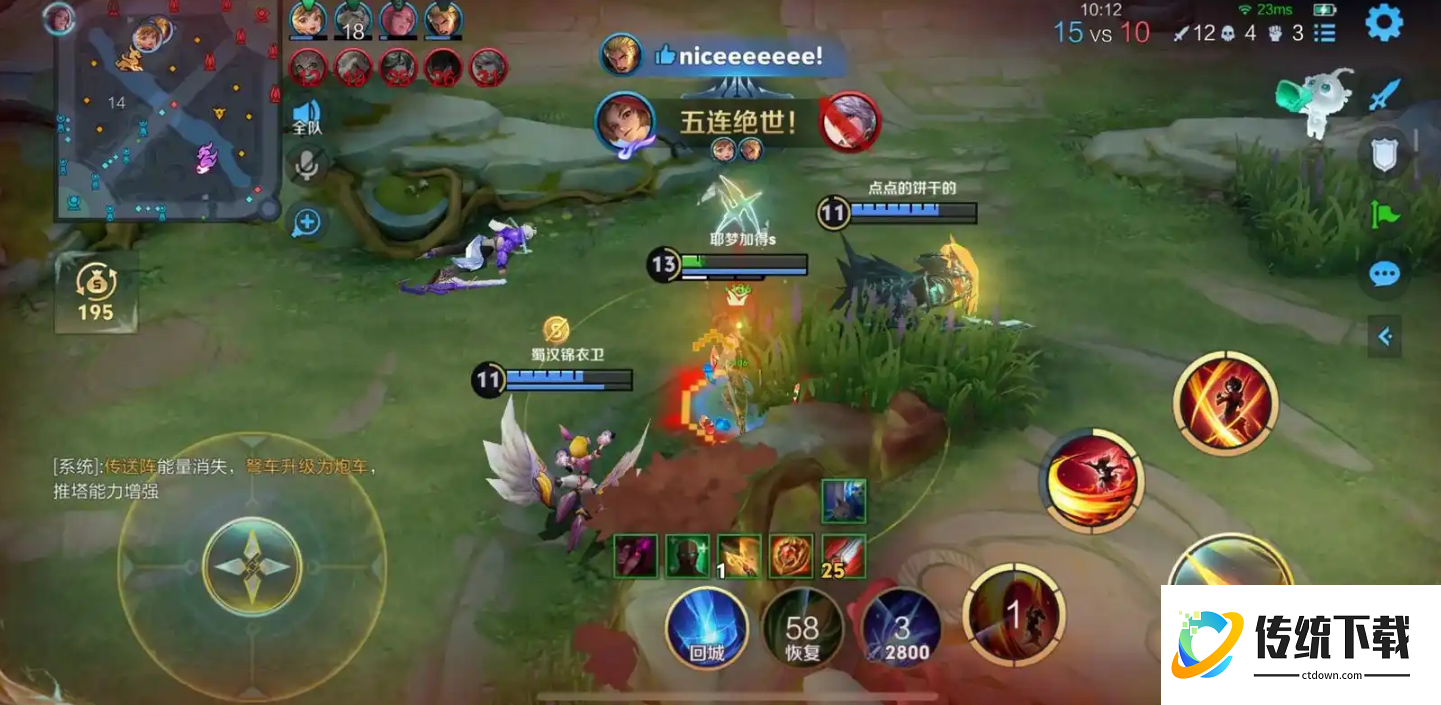
Task: Send the sword attack signal
Action: (x=1385, y=95)
